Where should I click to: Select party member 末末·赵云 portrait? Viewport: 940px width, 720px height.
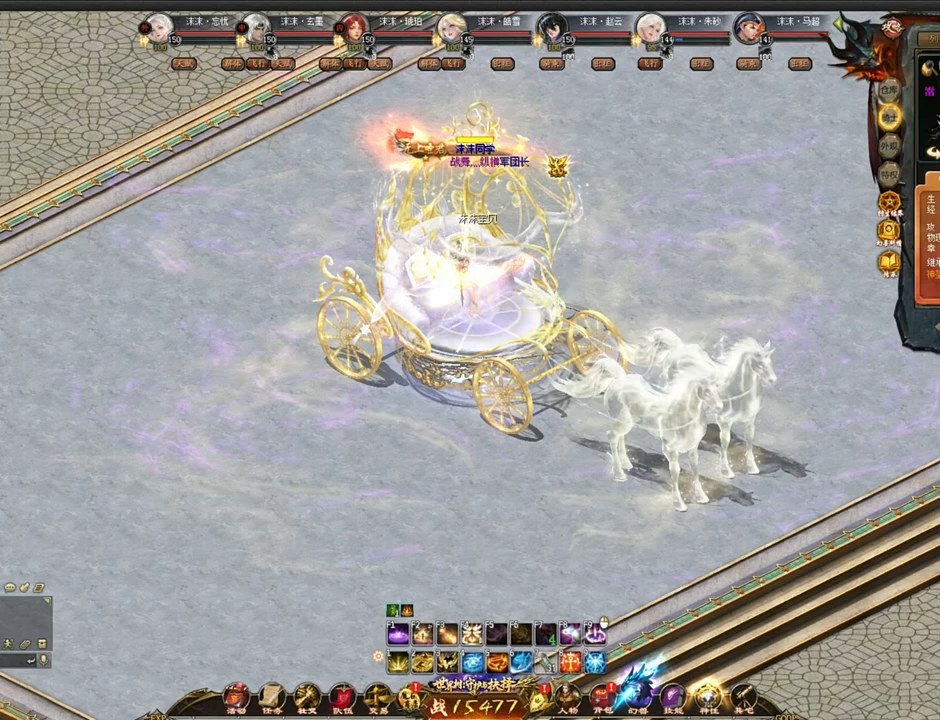[x=551, y=28]
